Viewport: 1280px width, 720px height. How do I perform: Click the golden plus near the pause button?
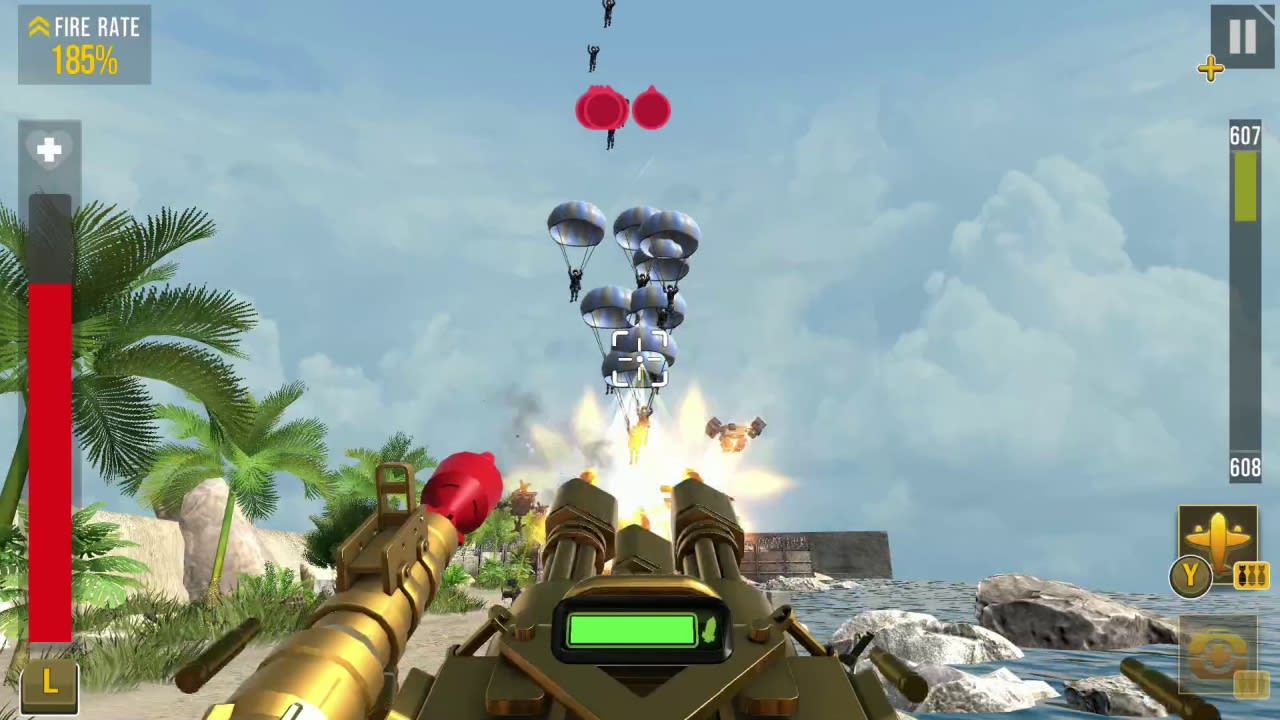tap(1211, 69)
